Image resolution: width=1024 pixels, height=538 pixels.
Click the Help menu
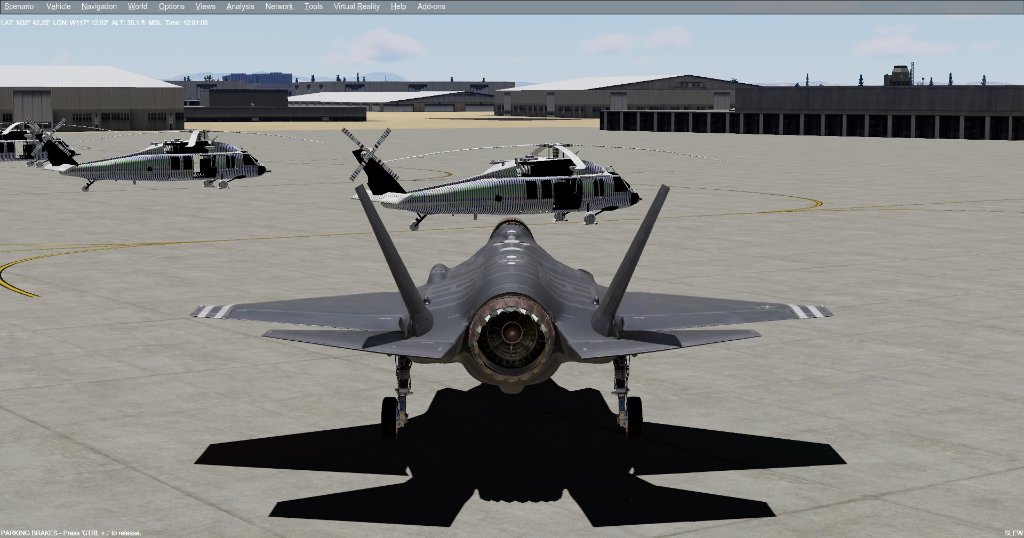[398, 6]
